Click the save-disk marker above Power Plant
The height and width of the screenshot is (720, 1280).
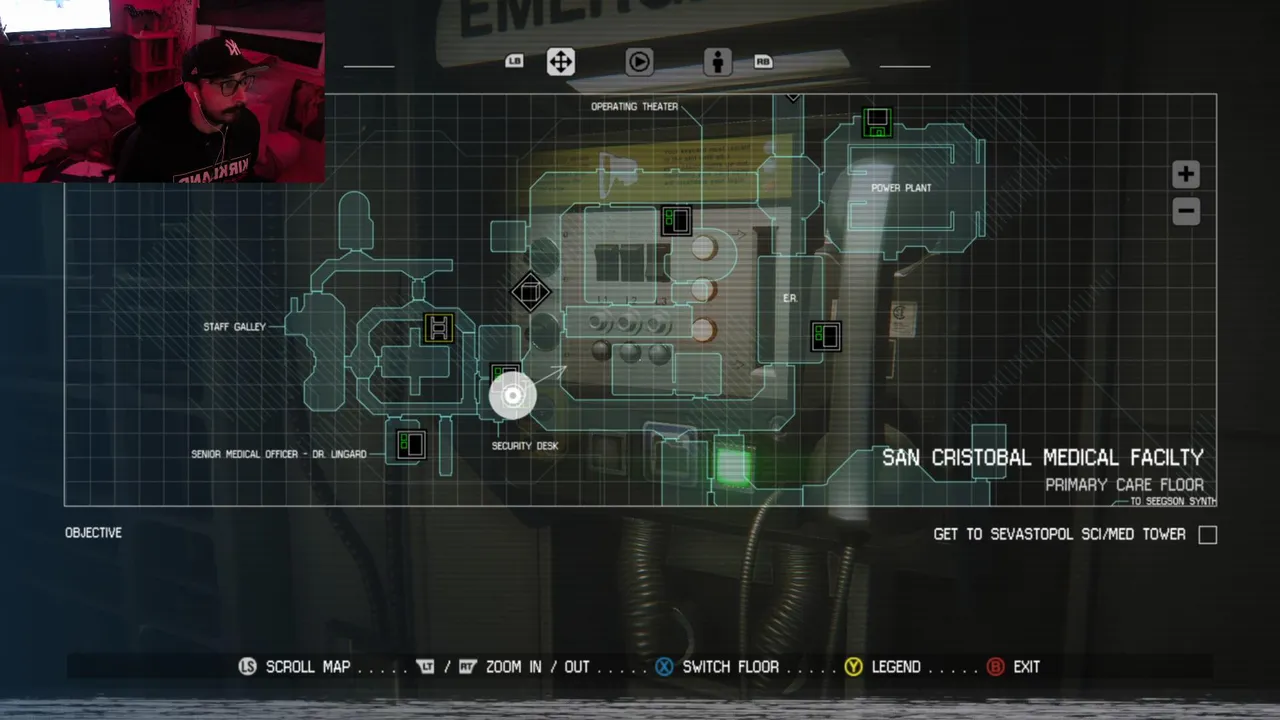coord(877,123)
